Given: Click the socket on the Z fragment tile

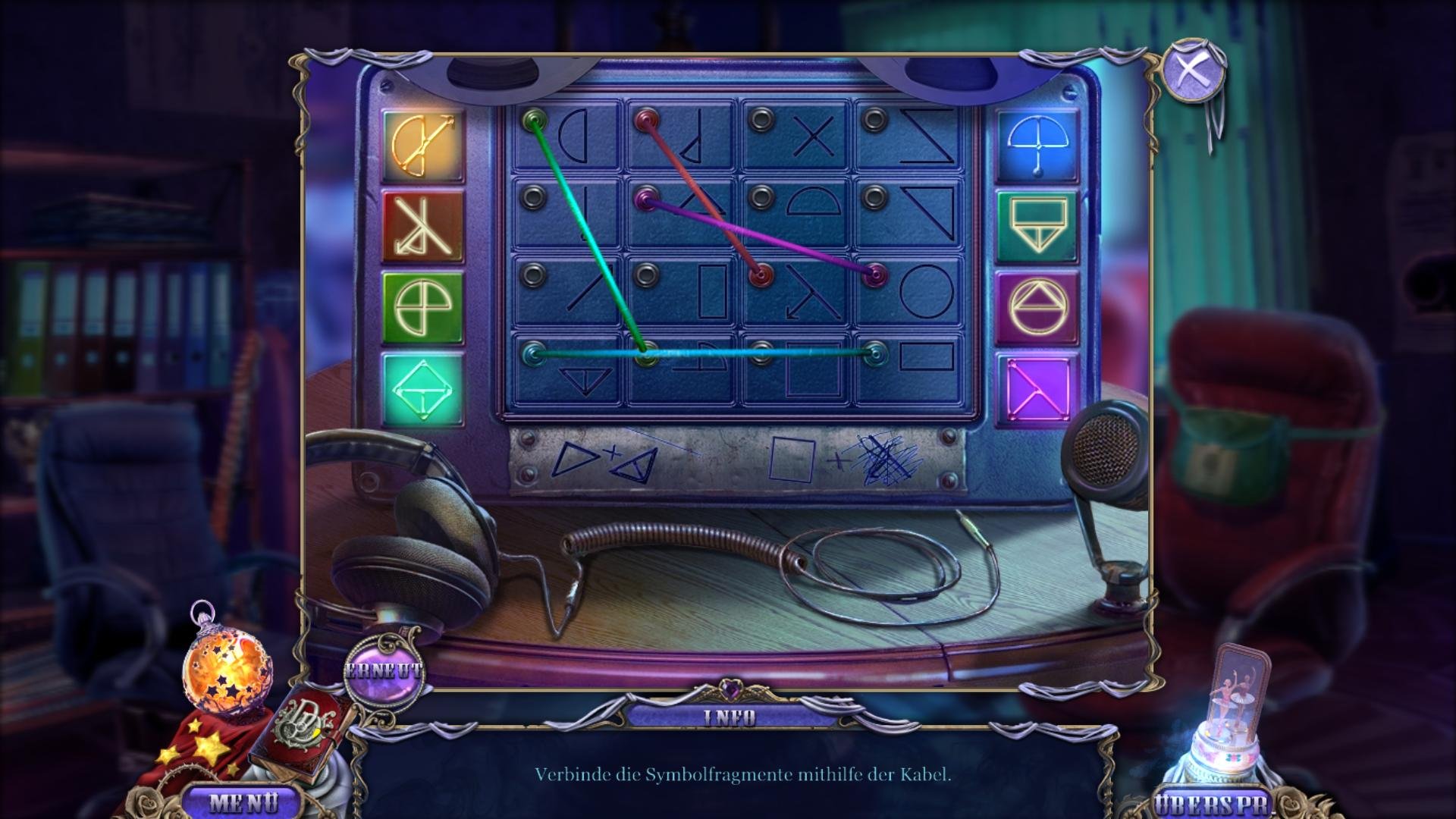Looking at the screenshot, I should 875,119.
